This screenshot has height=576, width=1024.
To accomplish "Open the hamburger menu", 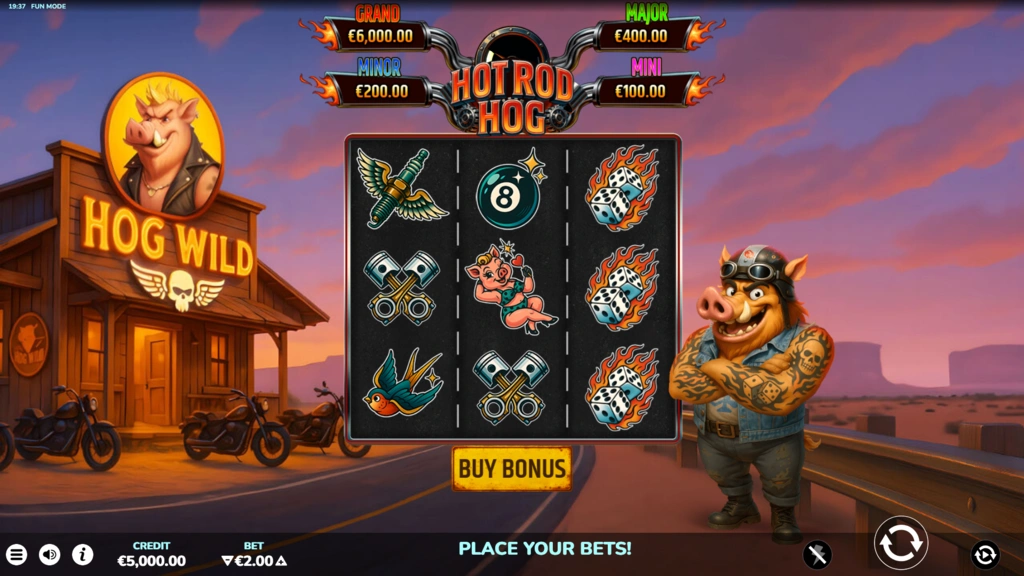I will (x=17, y=554).
